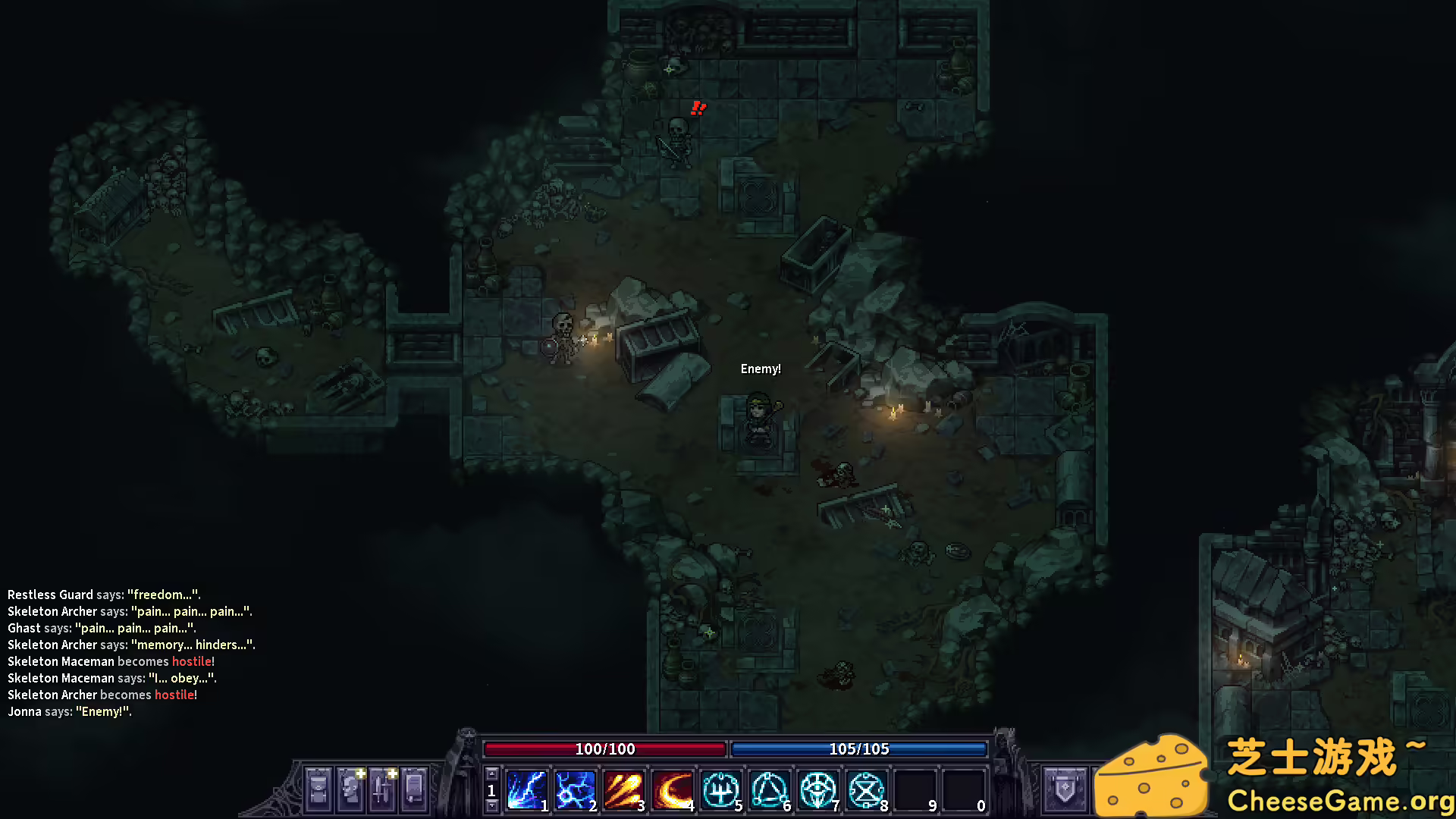Screen dimensions: 1456x819
Task: Click the message log text
Action: pyautogui.click(x=130, y=653)
